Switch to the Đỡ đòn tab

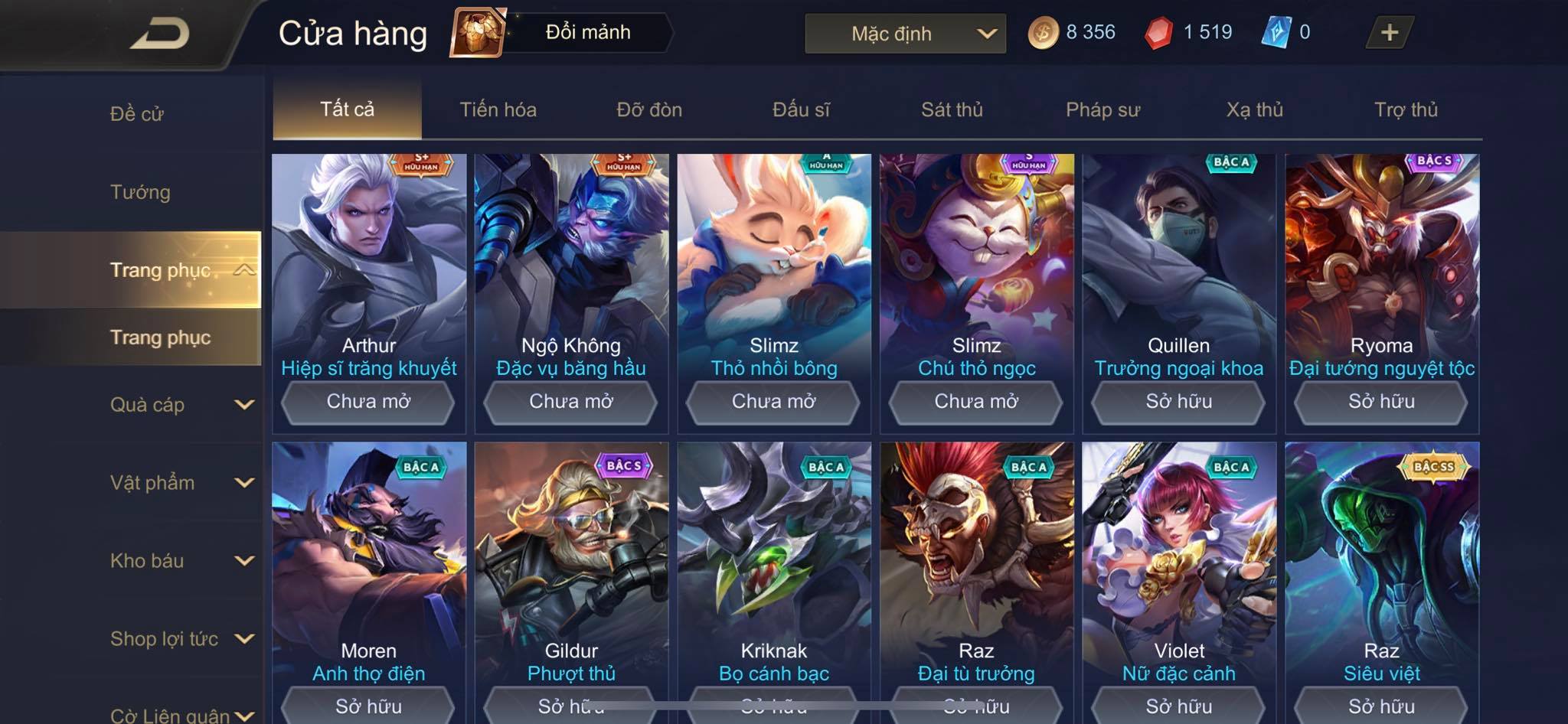(649, 109)
